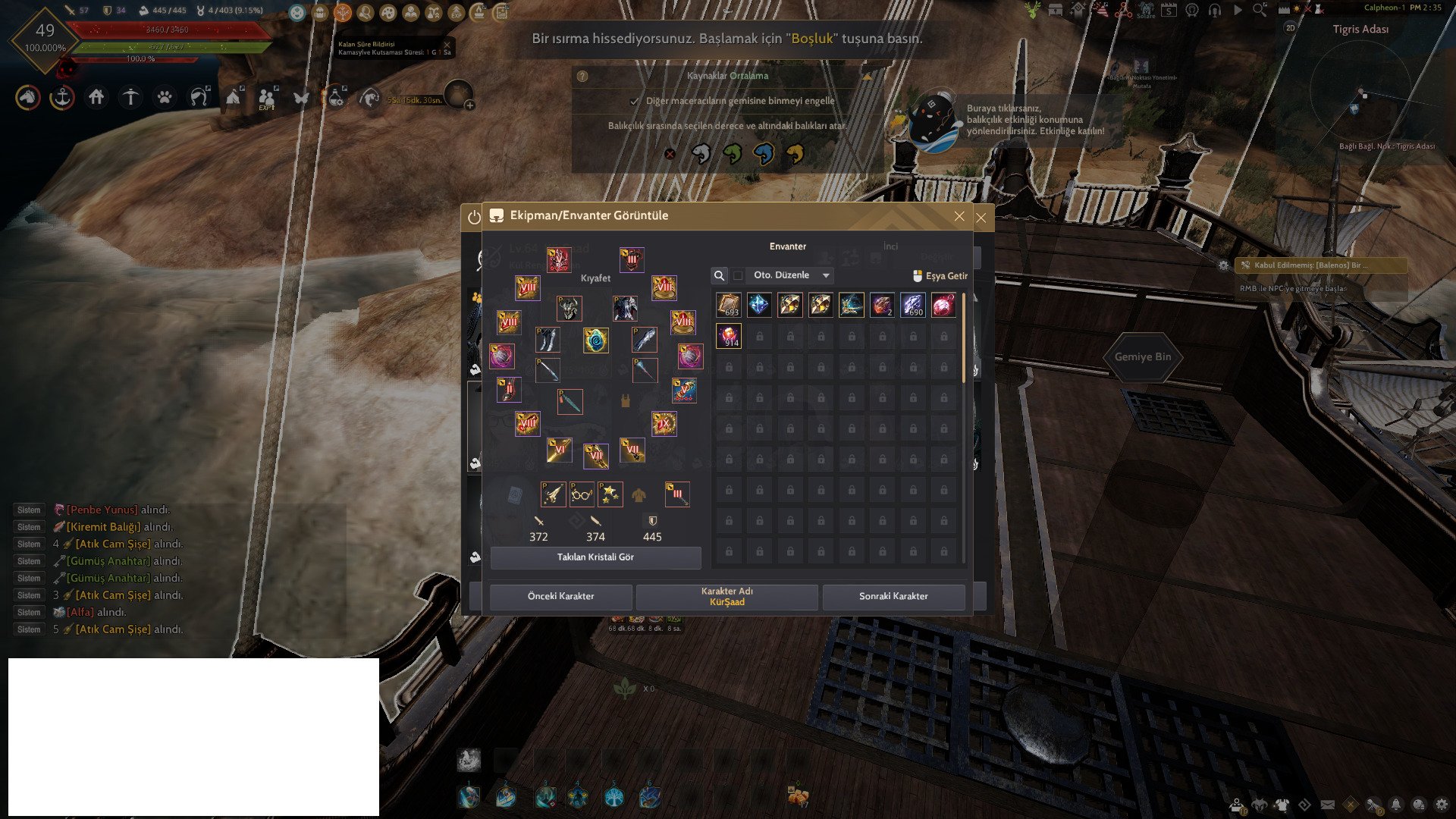Image resolution: width=1456 pixels, height=819 pixels.
Task: Select the blue fish grade filter
Action: (x=764, y=154)
